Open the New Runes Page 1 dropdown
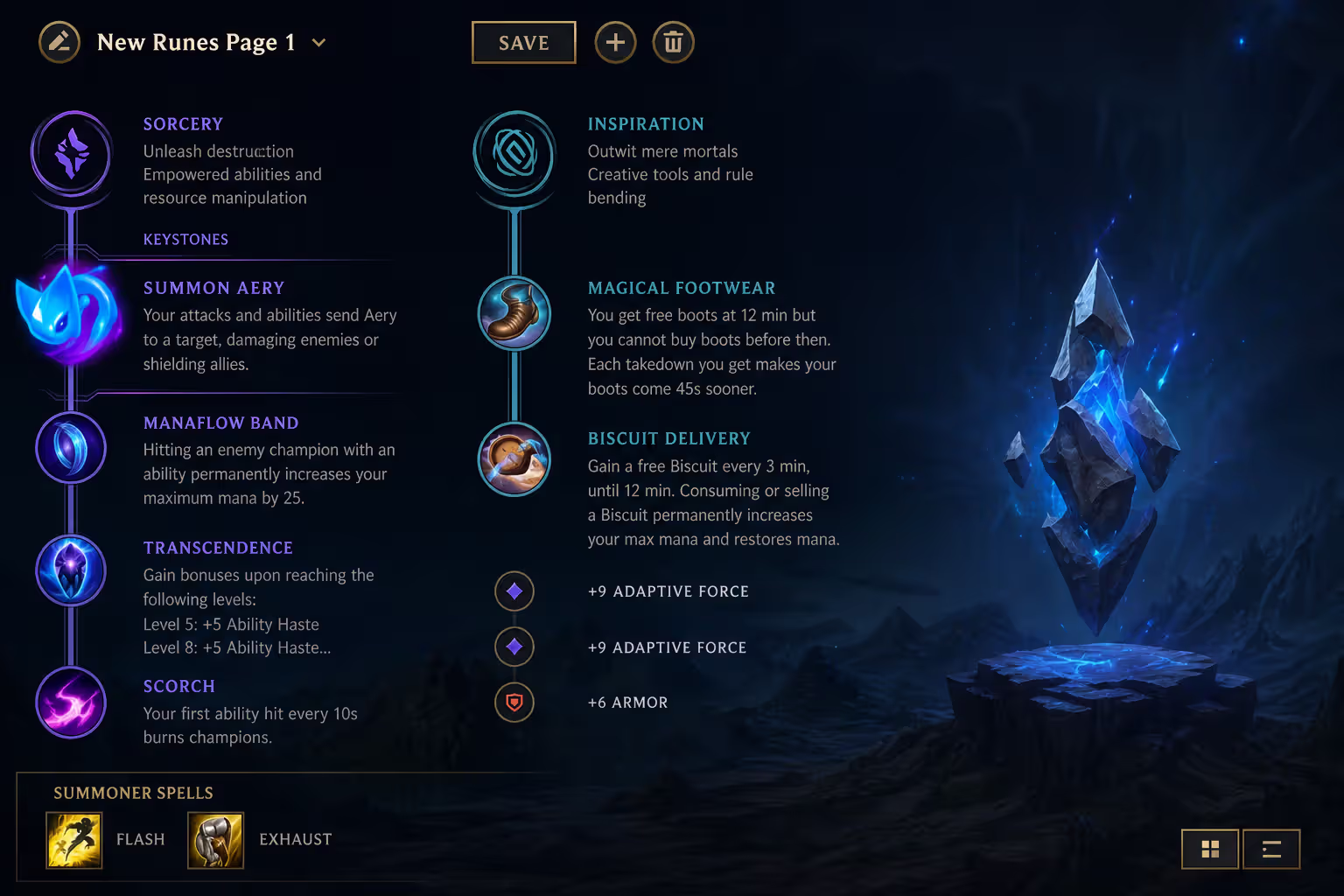This screenshot has height=896, width=1344. [318, 42]
